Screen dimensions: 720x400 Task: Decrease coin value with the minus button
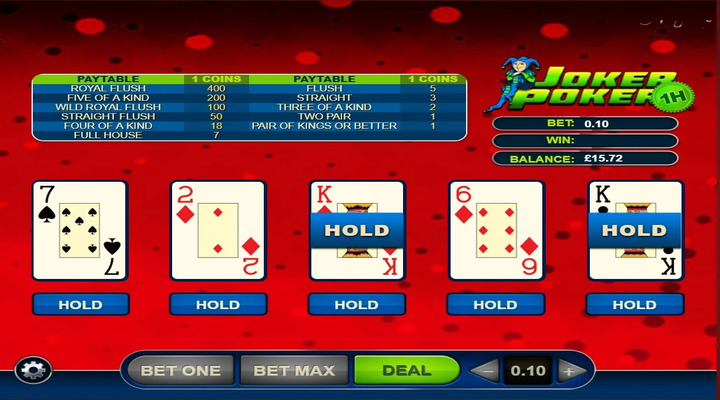(484, 371)
